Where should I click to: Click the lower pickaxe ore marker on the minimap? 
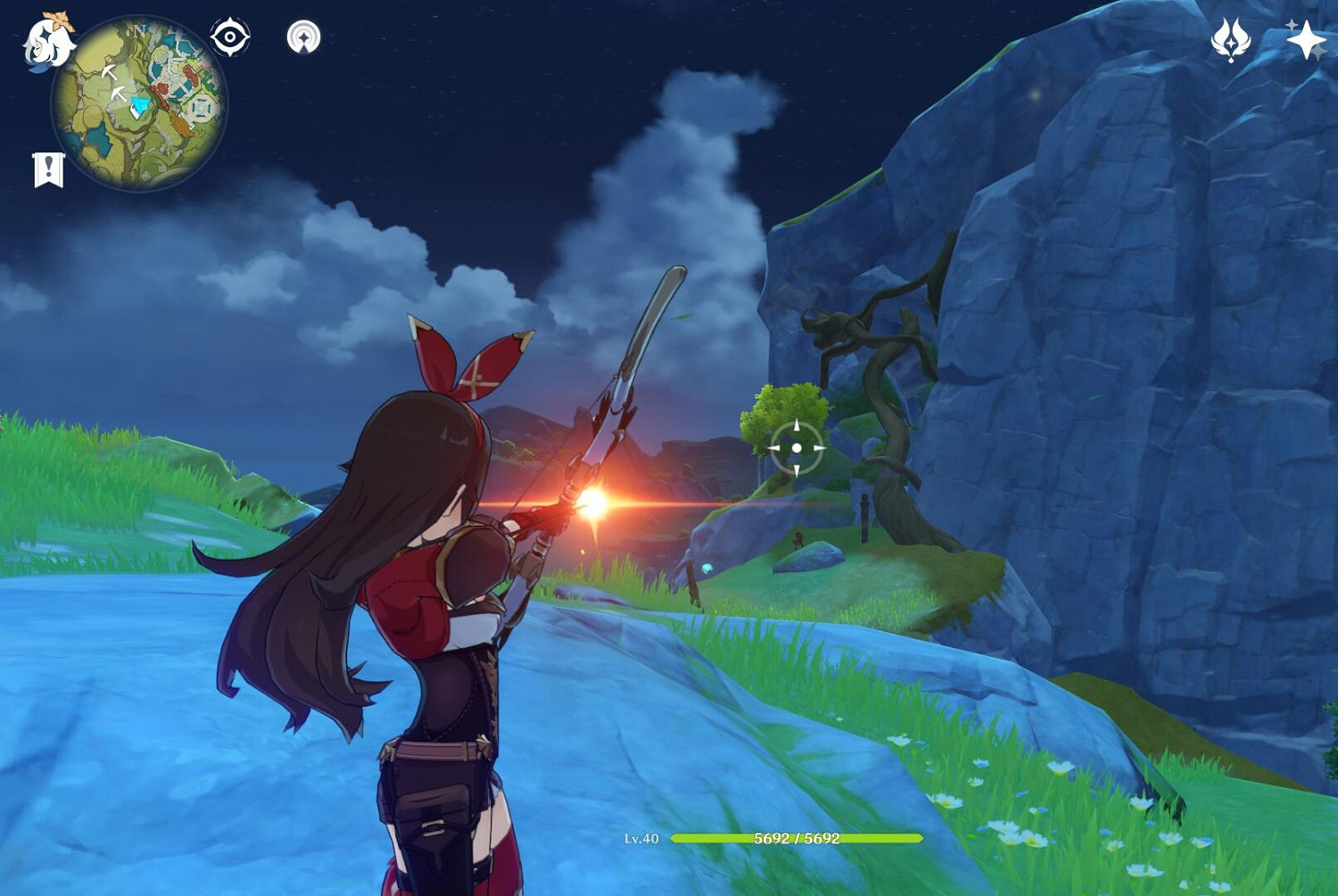[118, 95]
